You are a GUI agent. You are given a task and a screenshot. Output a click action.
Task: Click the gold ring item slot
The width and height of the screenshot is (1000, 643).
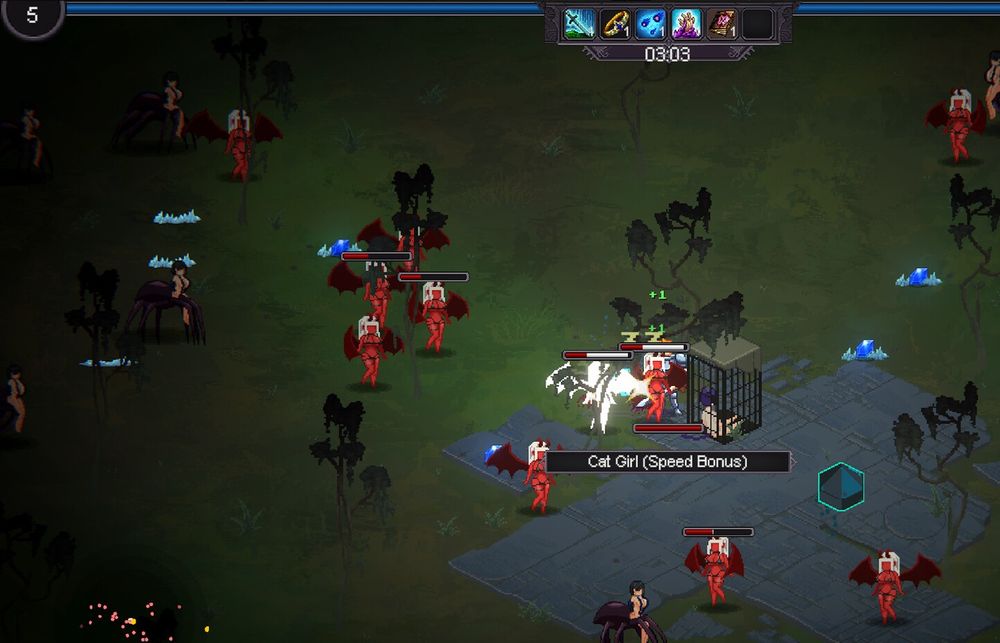click(x=615, y=24)
